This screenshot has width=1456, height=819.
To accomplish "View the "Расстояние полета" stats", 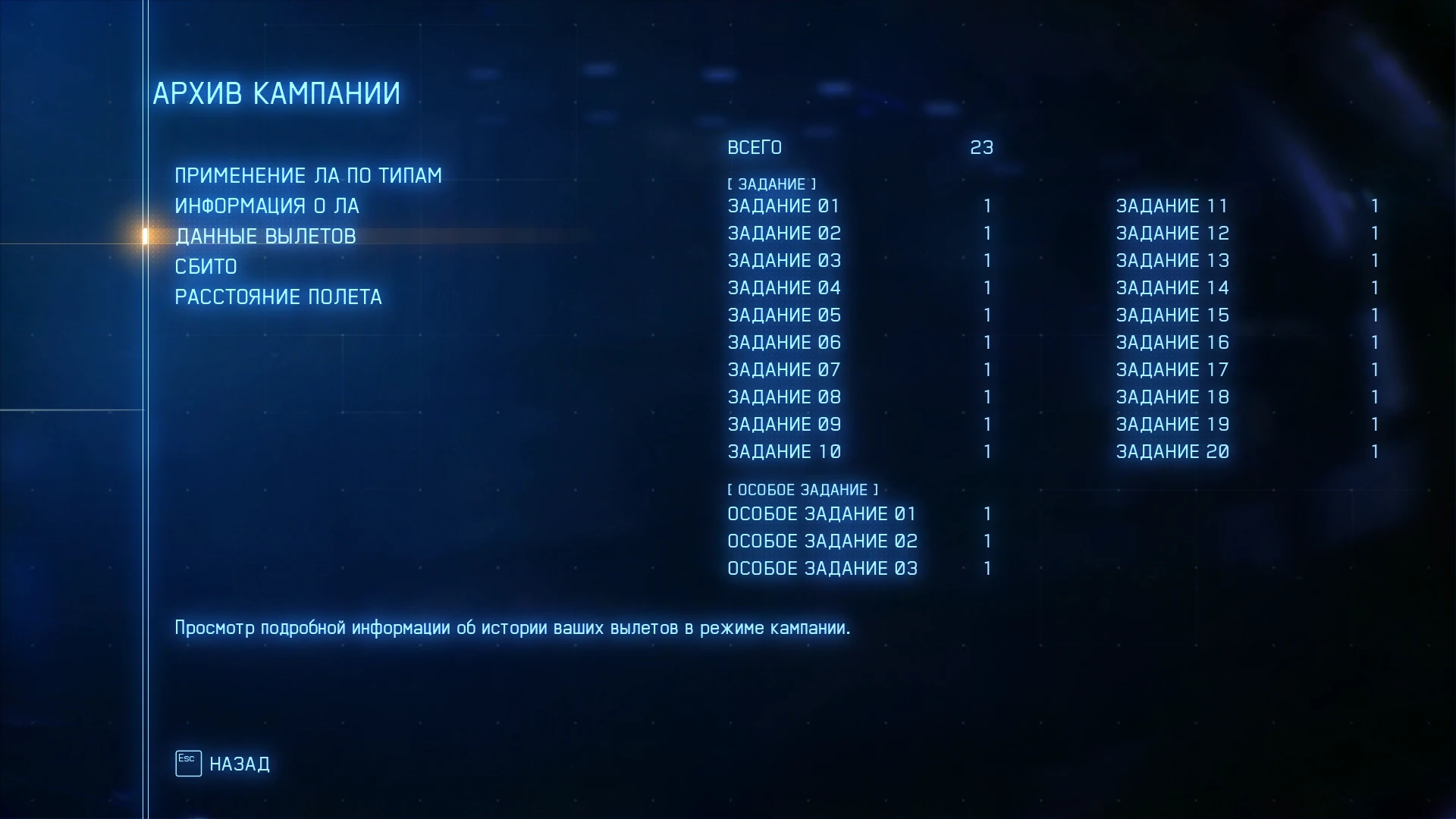I will pos(279,297).
